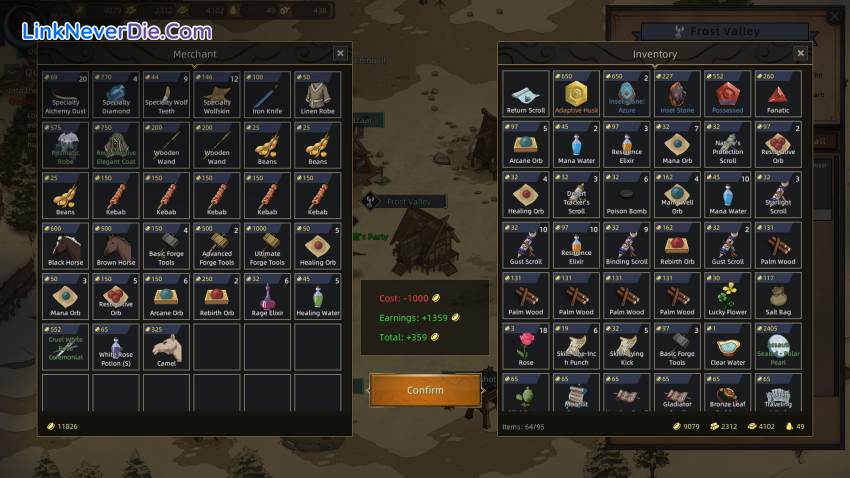Screen dimensions: 850x478
Task: Select the Rage Elixir slot
Action: (267, 296)
